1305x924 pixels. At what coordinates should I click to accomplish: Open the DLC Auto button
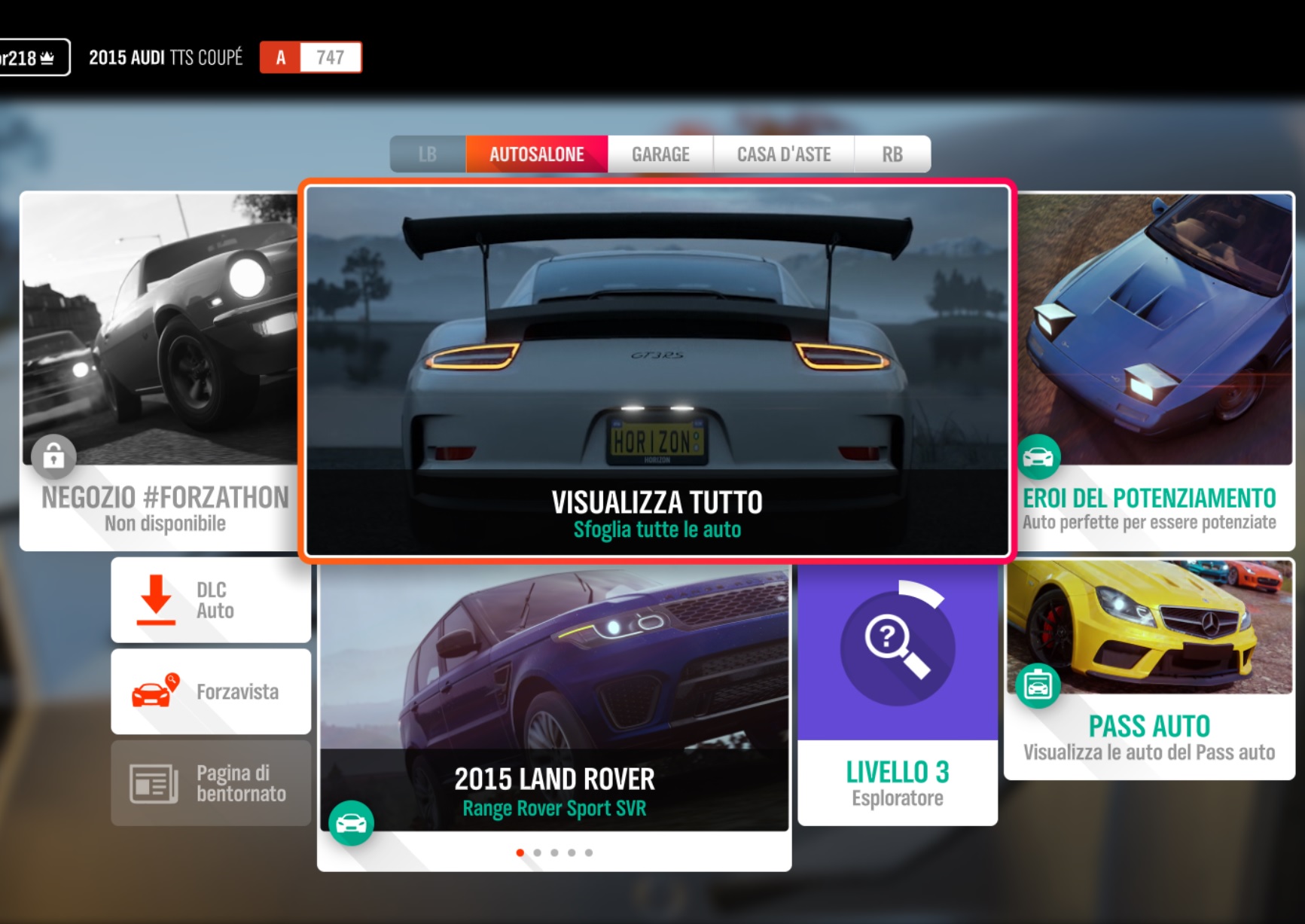[211, 600]
